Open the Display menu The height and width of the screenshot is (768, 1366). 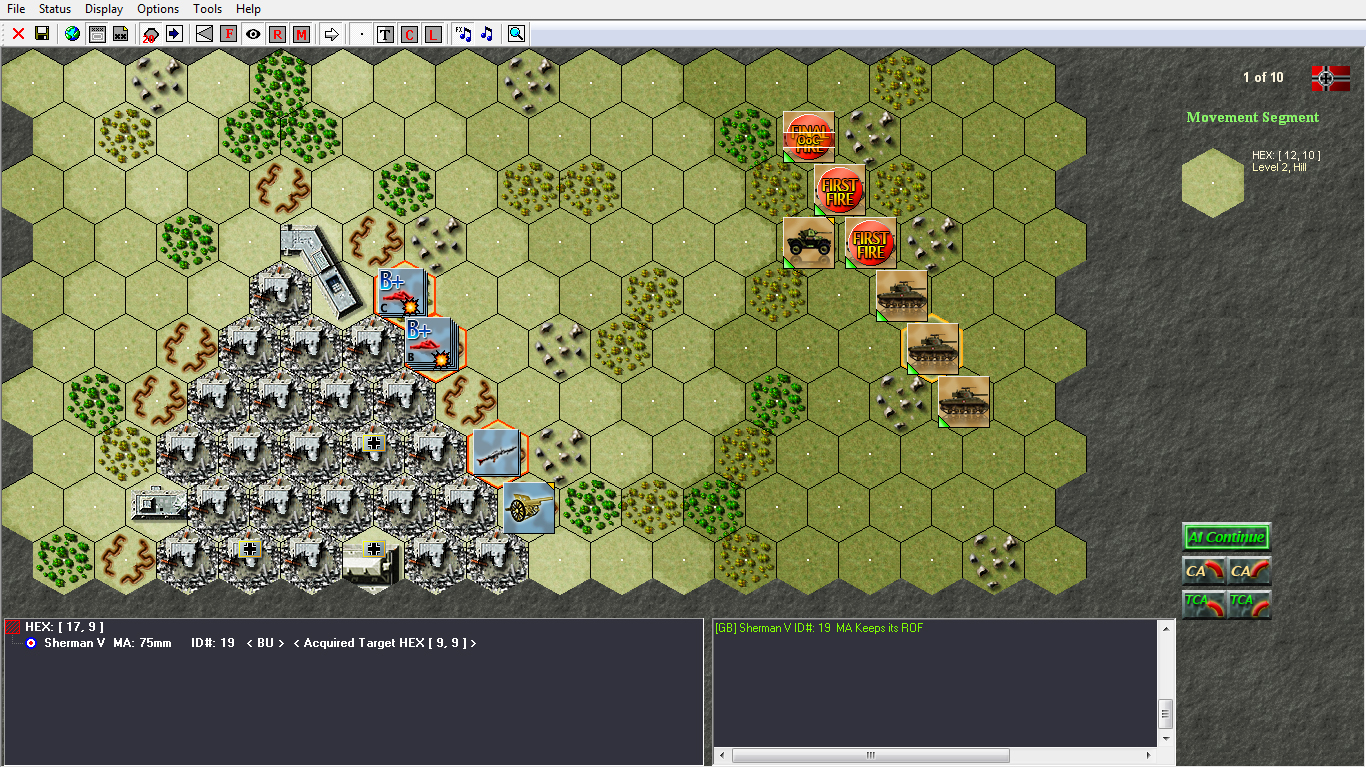(x=103, y=9)
